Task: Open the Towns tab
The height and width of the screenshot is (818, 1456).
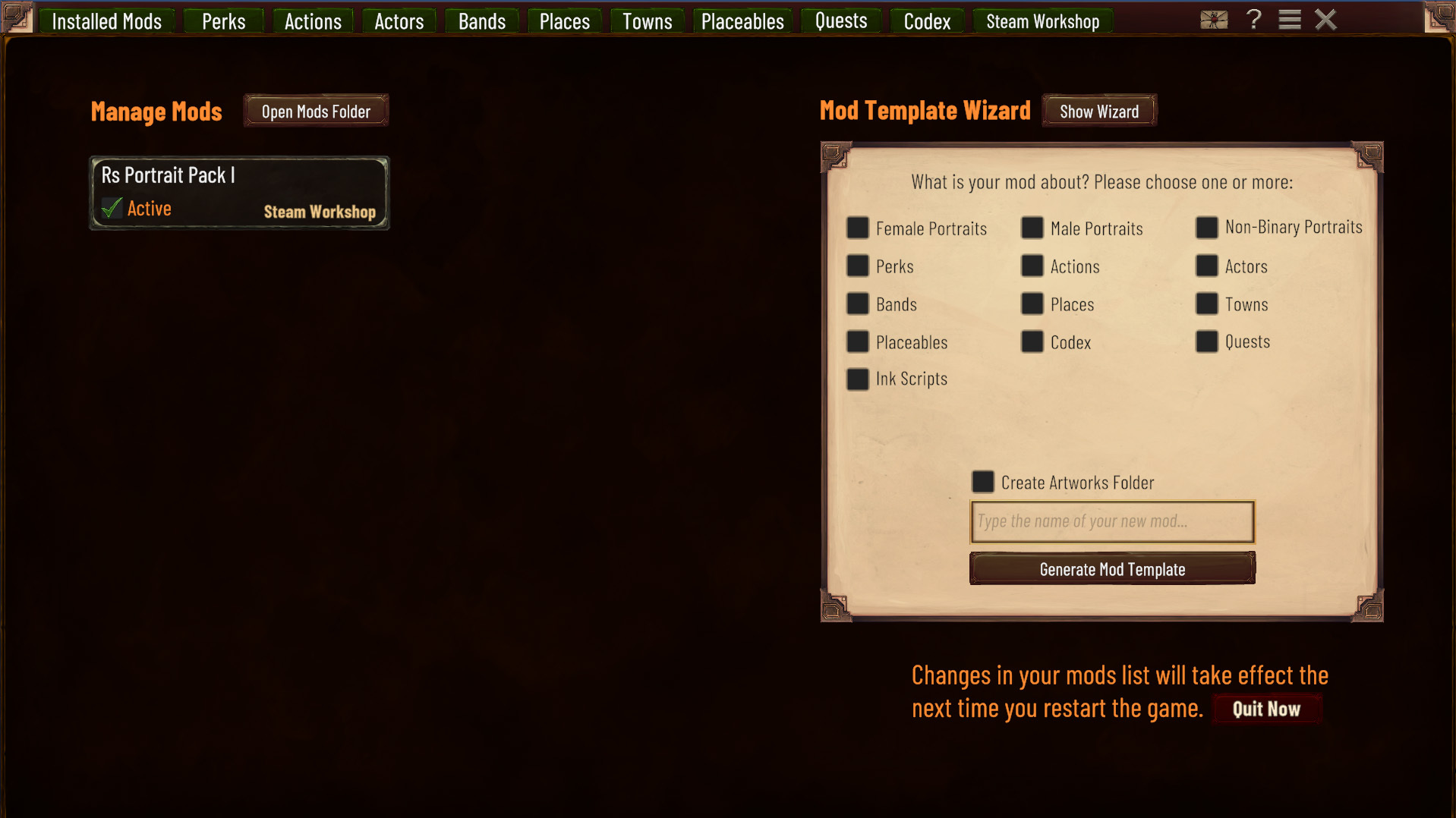Action: (x=646, y=21)
